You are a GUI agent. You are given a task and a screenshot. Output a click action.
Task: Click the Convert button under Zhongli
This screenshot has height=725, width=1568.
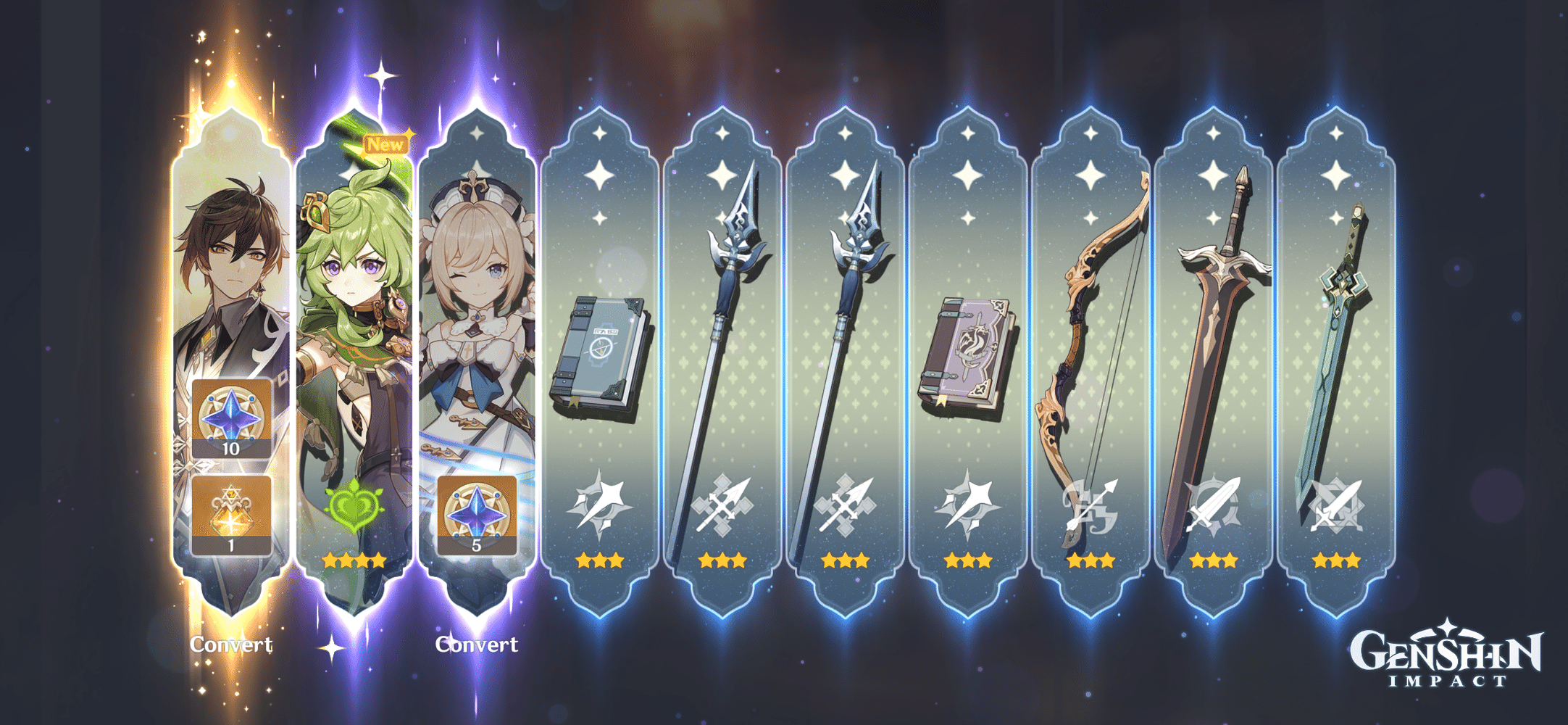[x=232, y=644]
